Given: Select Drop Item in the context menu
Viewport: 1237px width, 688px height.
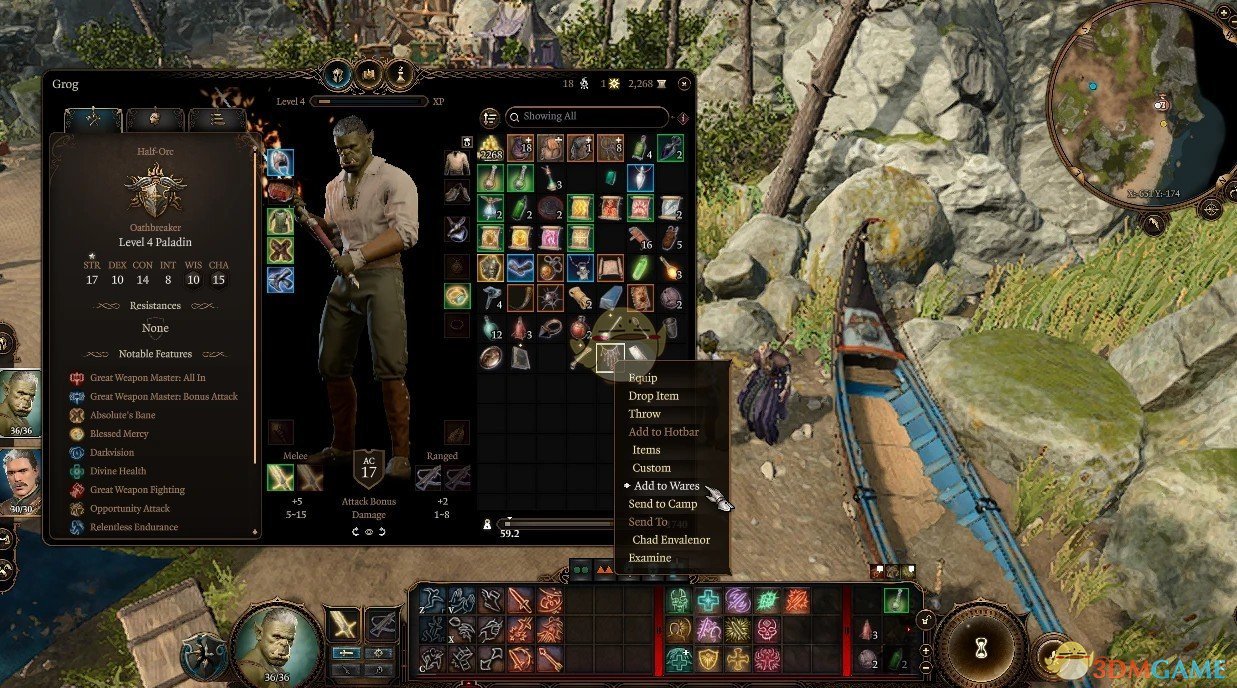Looking at the screenshot, I should coord(653,396).
